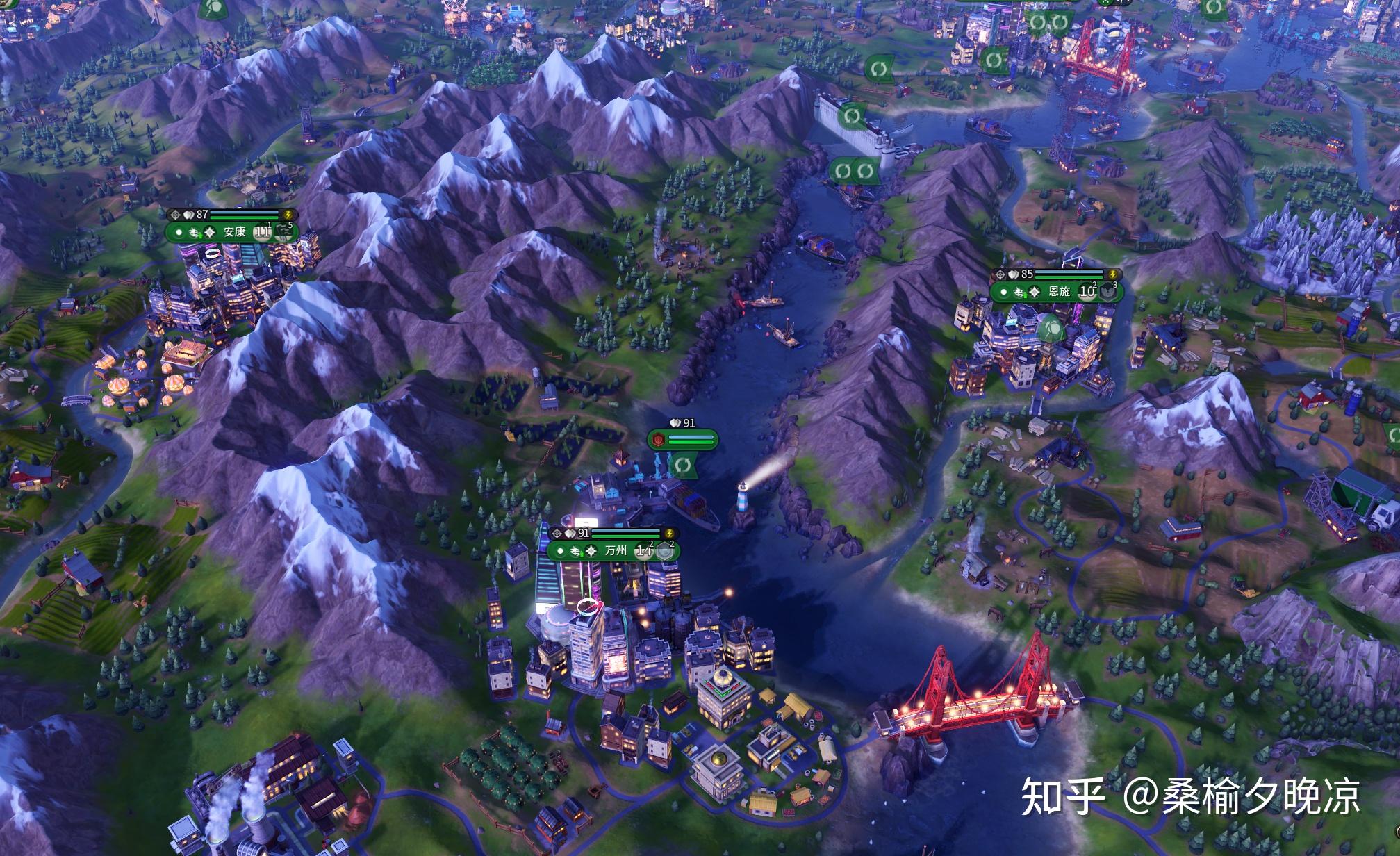Click the population number 11 on 安康's banner
This screenshot has width=1400, height=856.
pyautogui.click(x=262, y=234)
